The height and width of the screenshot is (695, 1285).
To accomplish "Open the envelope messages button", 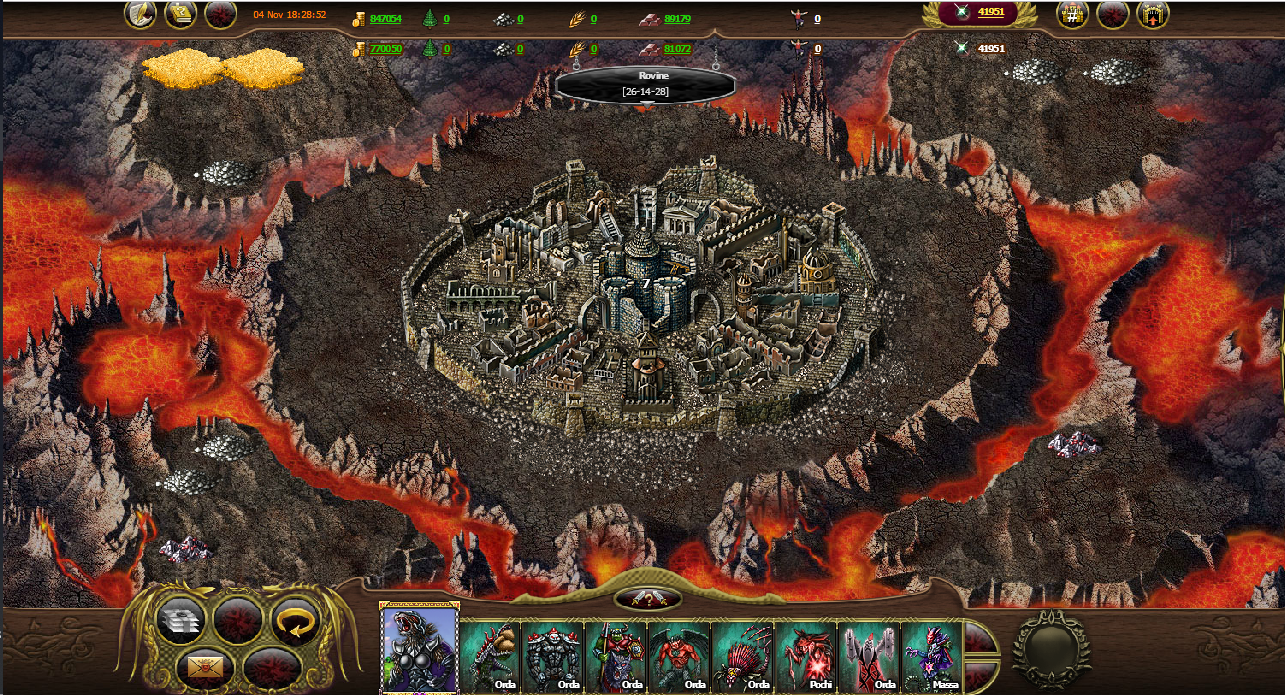I will (209, 665).
